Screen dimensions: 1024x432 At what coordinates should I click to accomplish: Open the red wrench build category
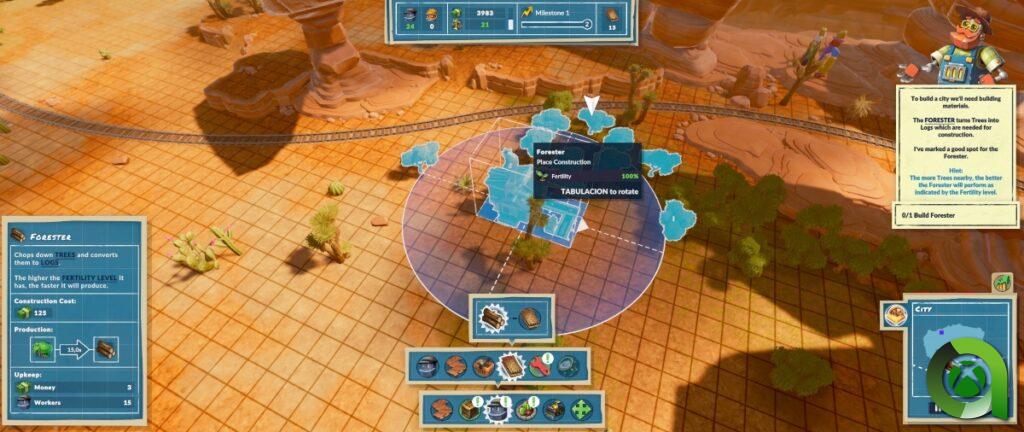coord(540,367)
